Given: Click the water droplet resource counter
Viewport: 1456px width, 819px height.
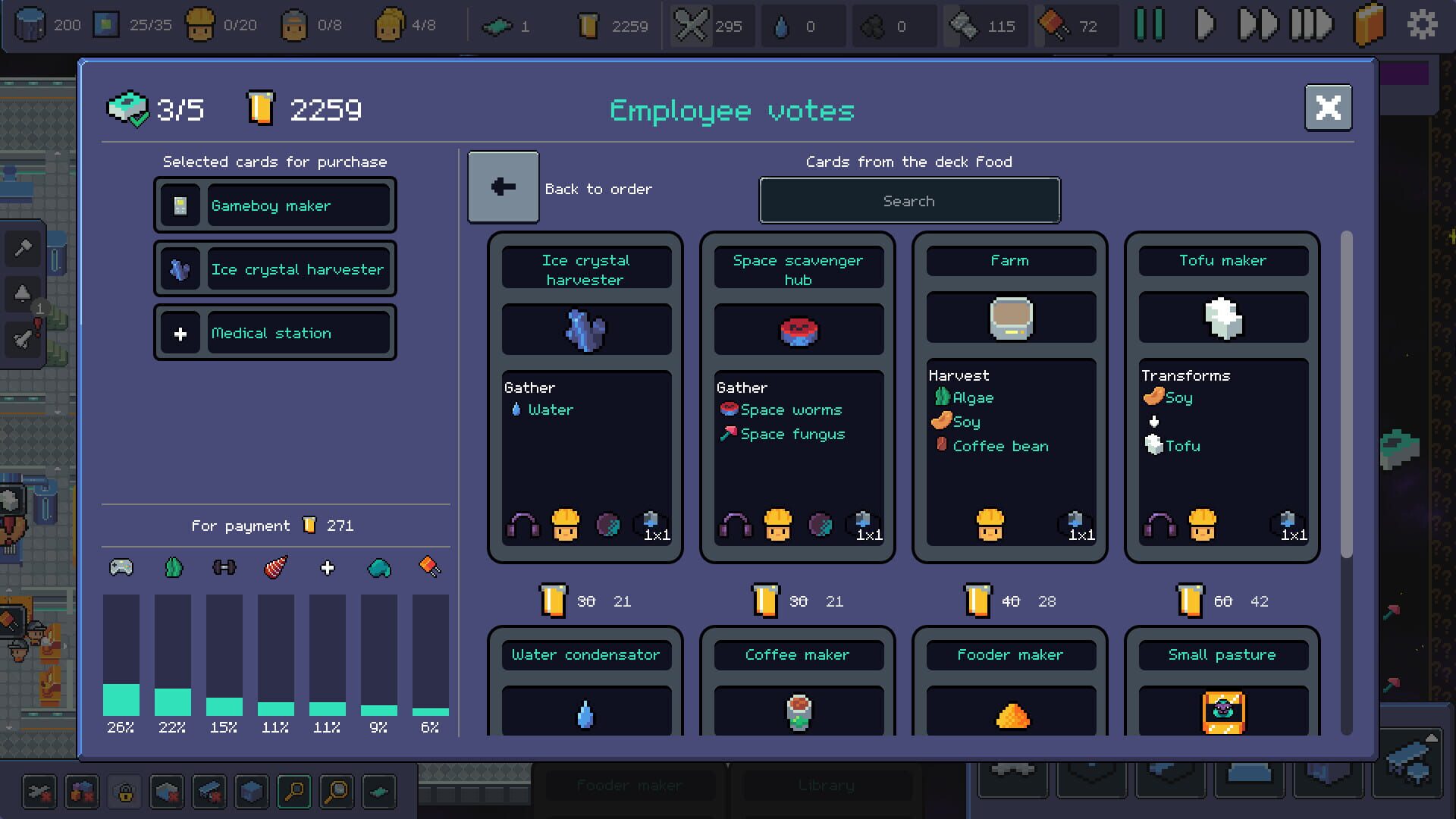Looking at the screenshot, I should point(804,25).
